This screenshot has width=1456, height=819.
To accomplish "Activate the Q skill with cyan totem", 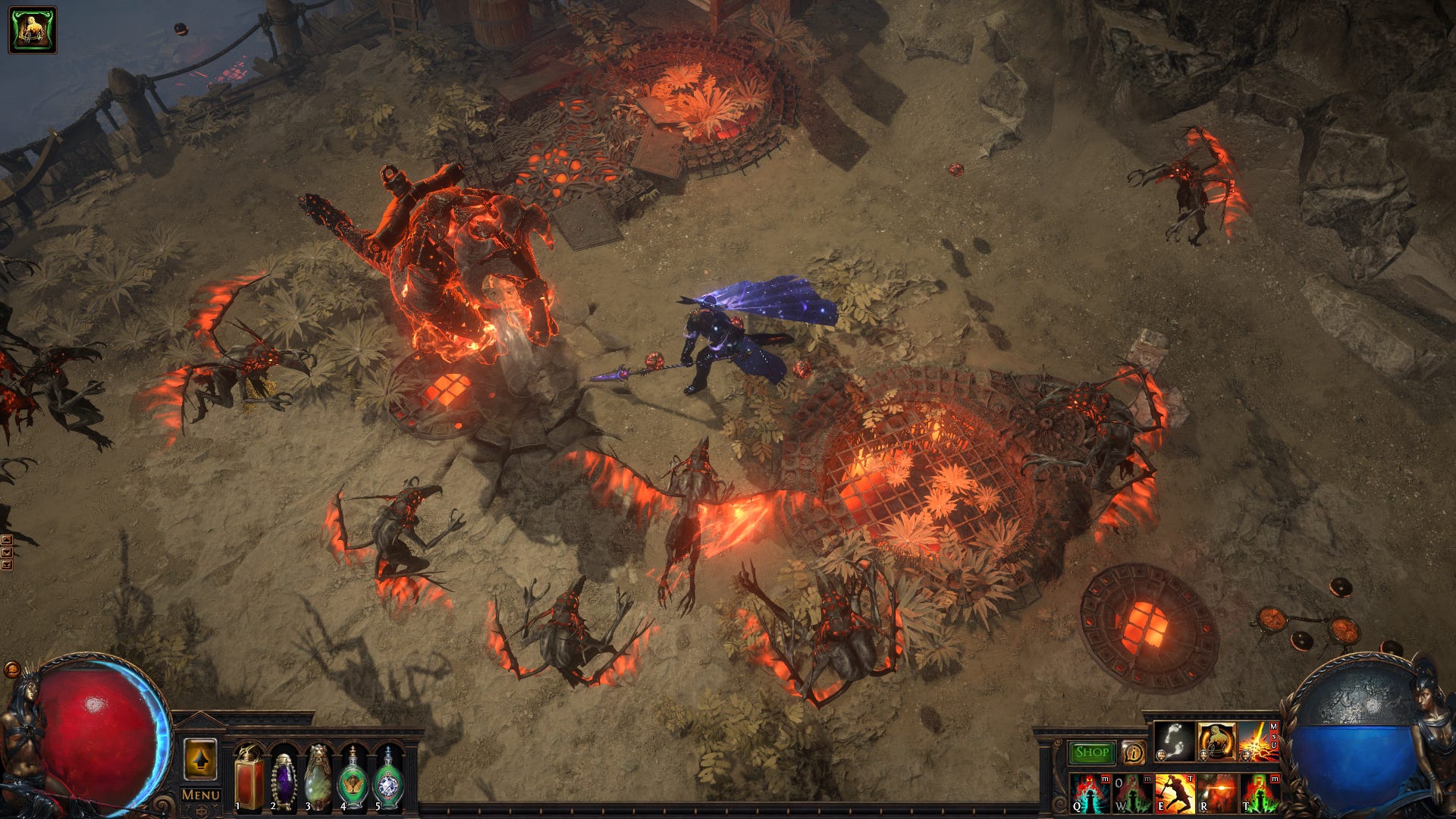I will click(1090, 793).
